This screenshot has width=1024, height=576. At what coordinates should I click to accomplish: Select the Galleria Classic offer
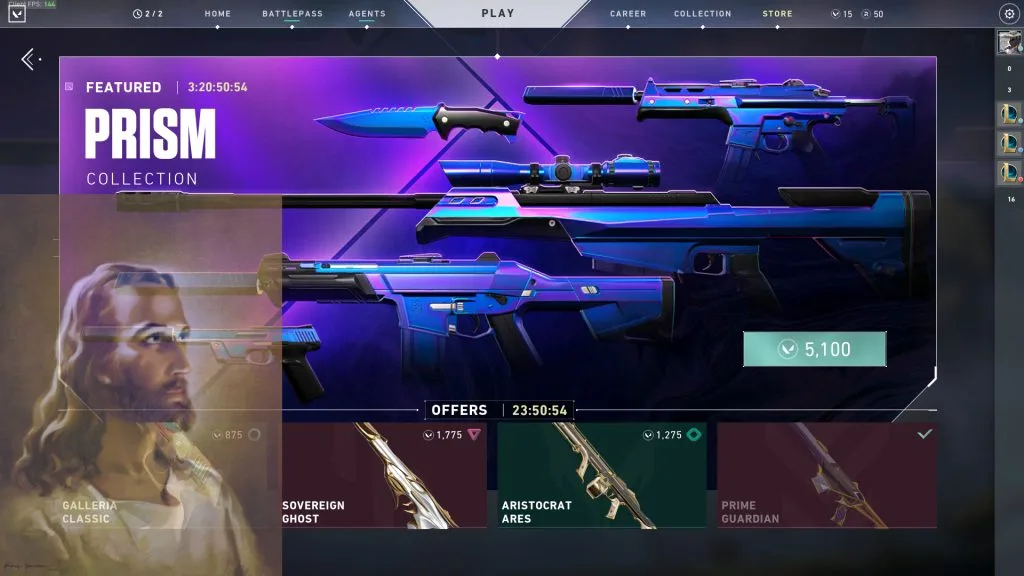click(x=170, y=475)
